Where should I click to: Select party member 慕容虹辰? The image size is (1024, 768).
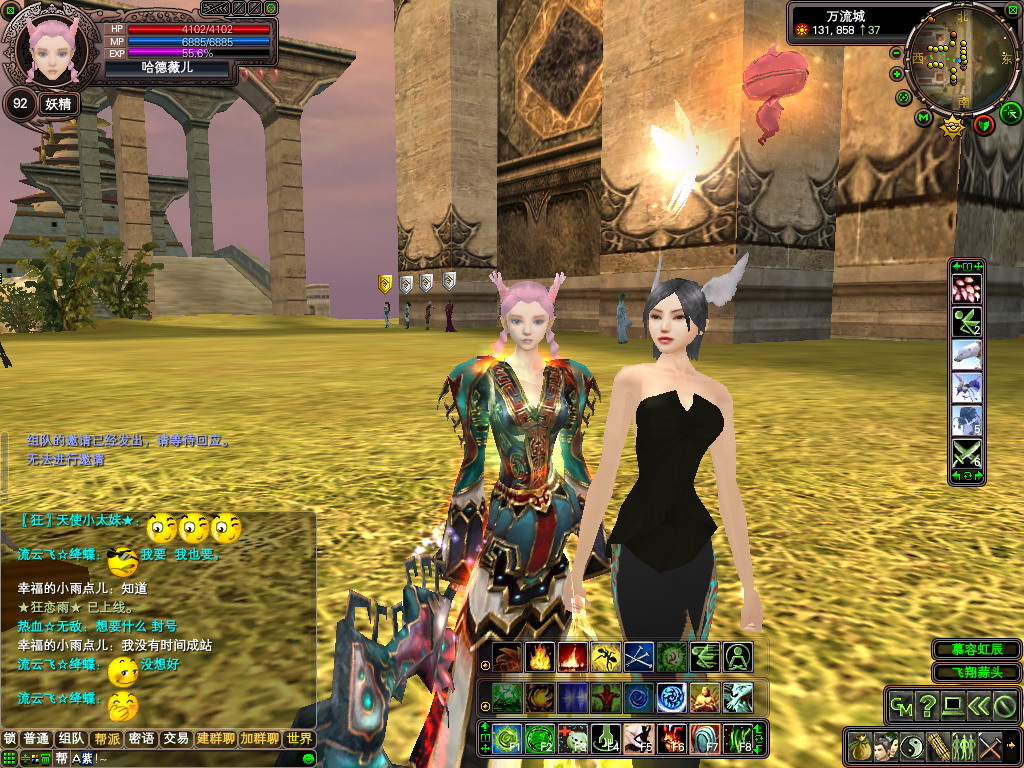975,650
